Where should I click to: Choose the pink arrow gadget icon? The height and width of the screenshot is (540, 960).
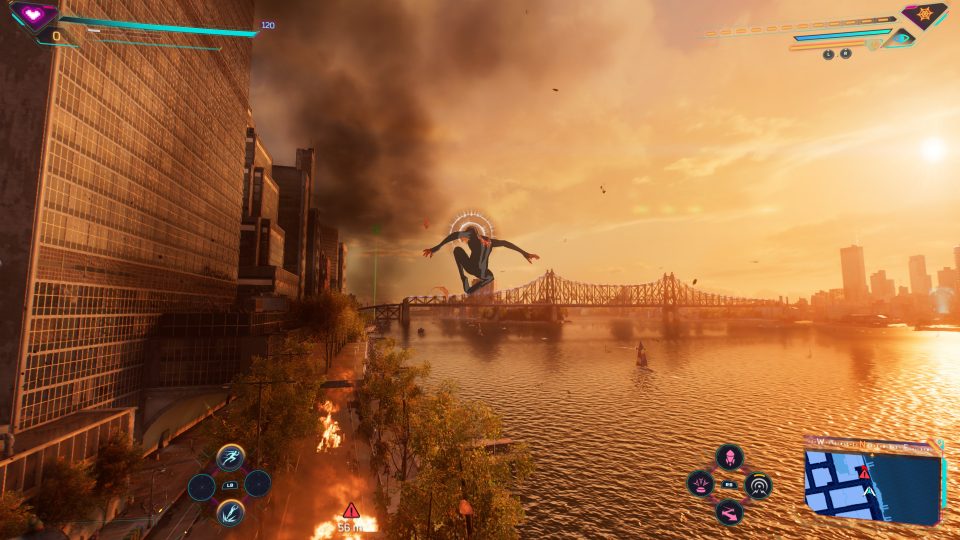(x=730, y=512)
